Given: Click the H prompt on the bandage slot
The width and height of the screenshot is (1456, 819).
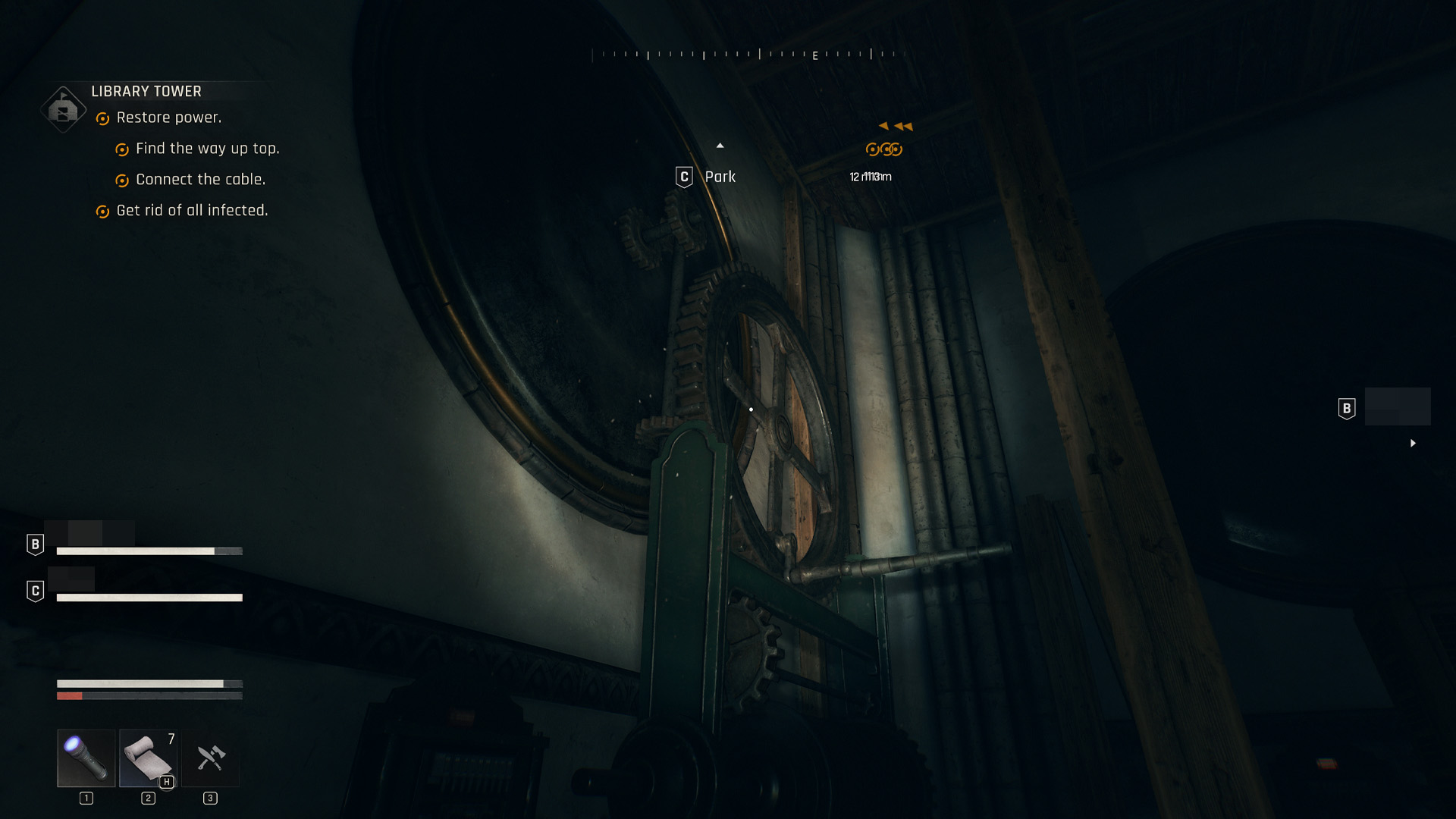Looking at the screenshot, I should tap(168, 781).
